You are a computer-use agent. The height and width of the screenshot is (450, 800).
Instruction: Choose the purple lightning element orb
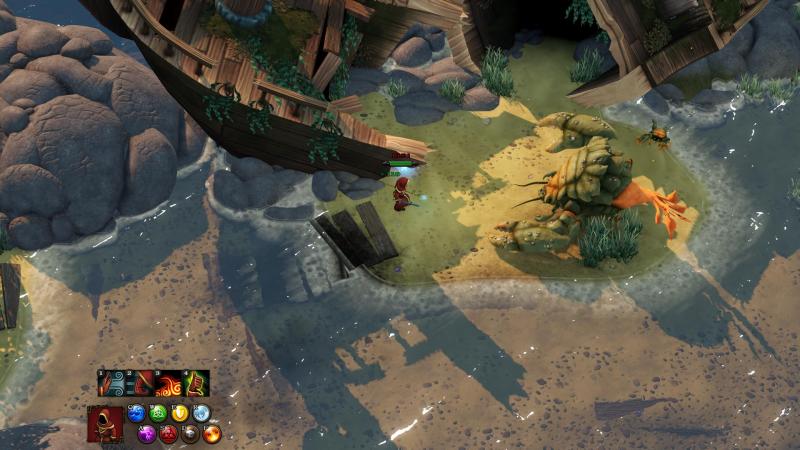point(147,434)
